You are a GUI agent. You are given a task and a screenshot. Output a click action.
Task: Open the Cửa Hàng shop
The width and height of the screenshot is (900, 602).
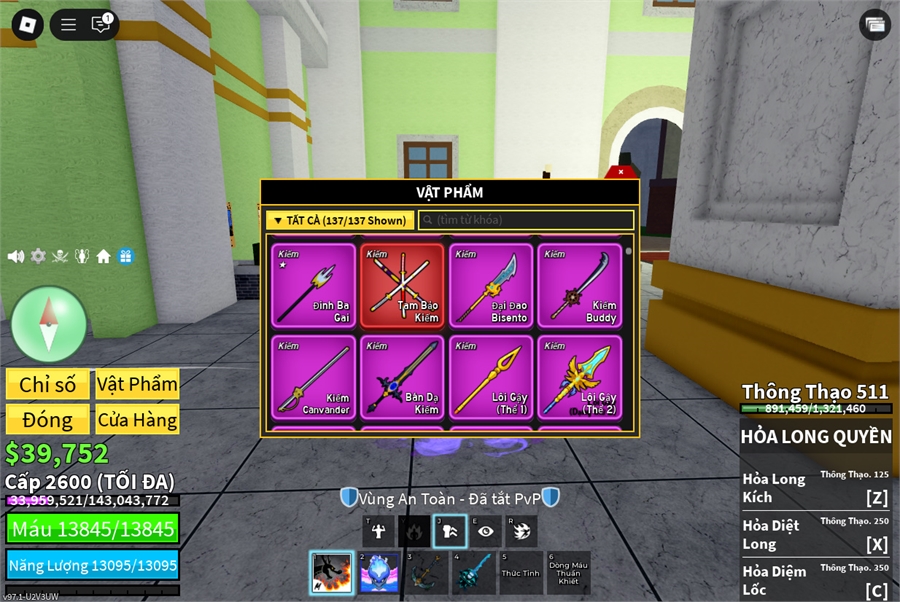click(137, 419)
